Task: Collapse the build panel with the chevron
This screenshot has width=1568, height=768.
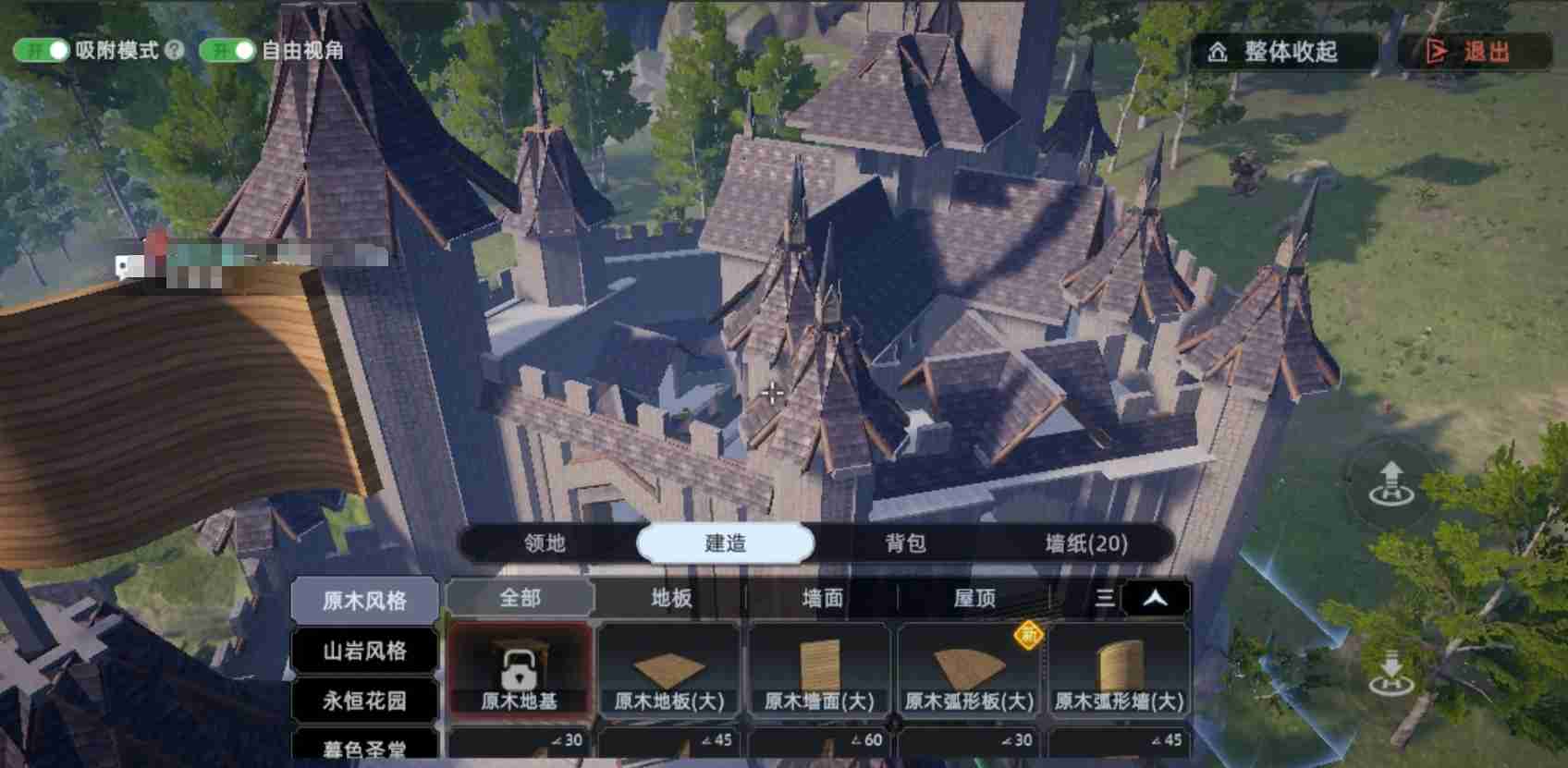Action: click(x=1154, y=598)
